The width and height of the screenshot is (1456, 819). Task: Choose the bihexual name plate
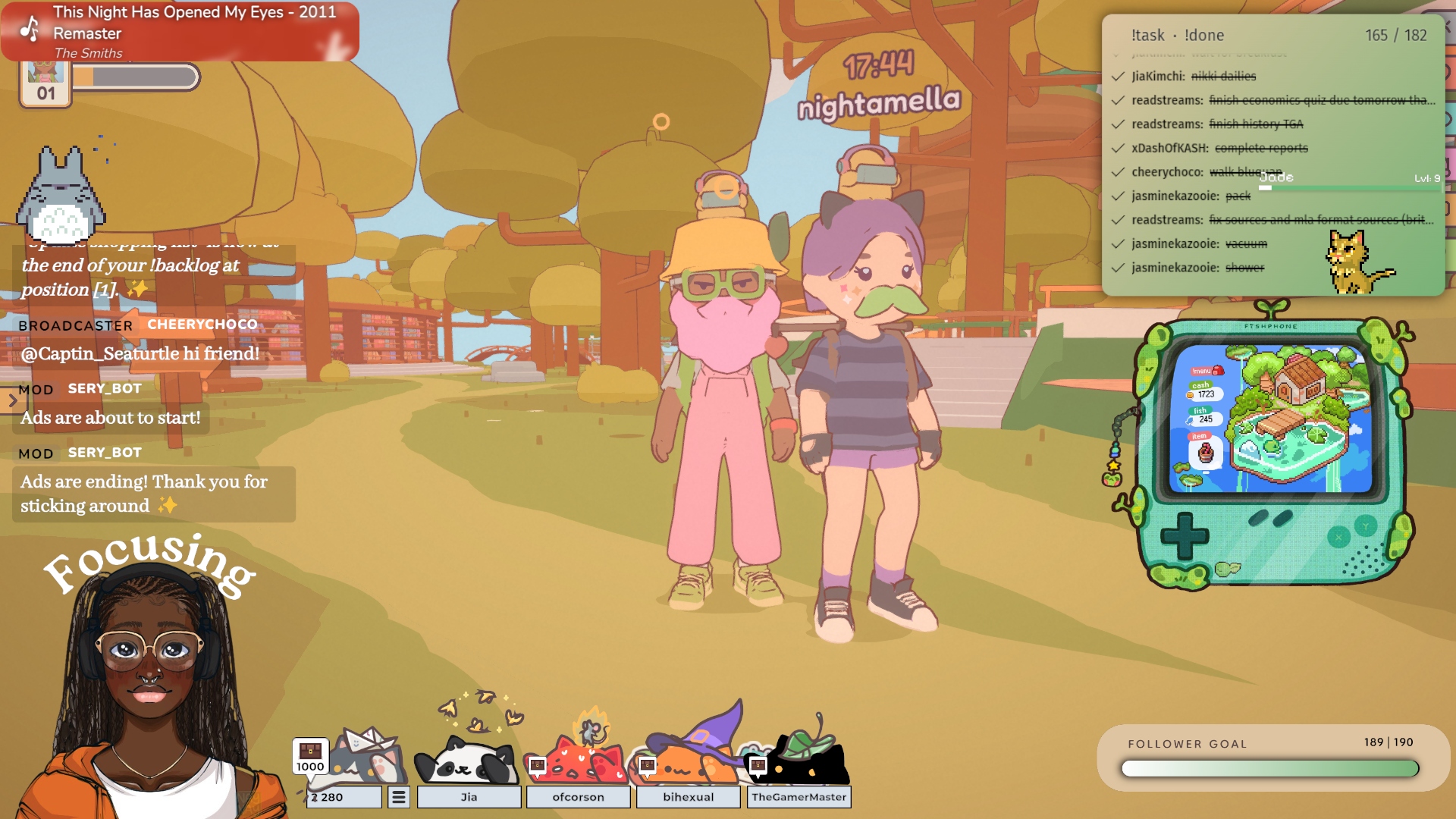click(688, 797)
